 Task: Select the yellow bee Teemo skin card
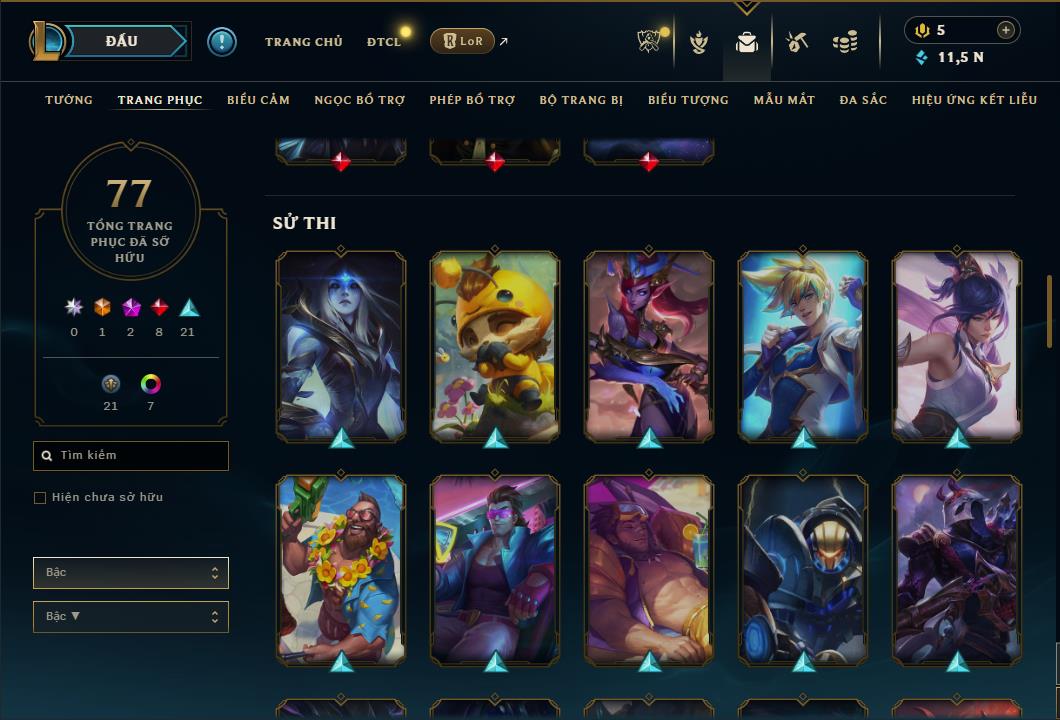[x=495, y=345]
